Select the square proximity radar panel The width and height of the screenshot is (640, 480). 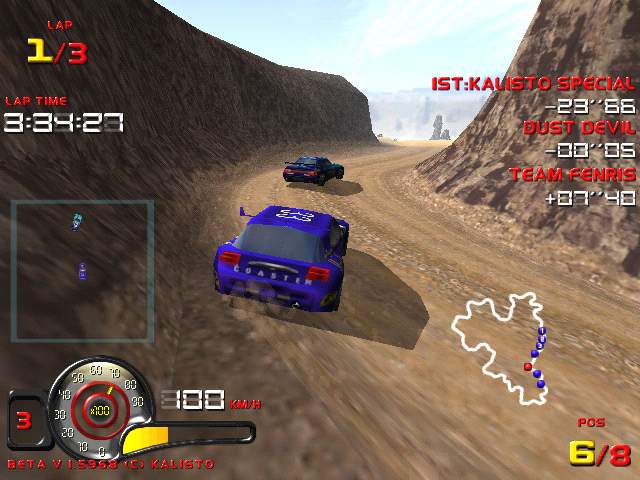tap(82, 271)
